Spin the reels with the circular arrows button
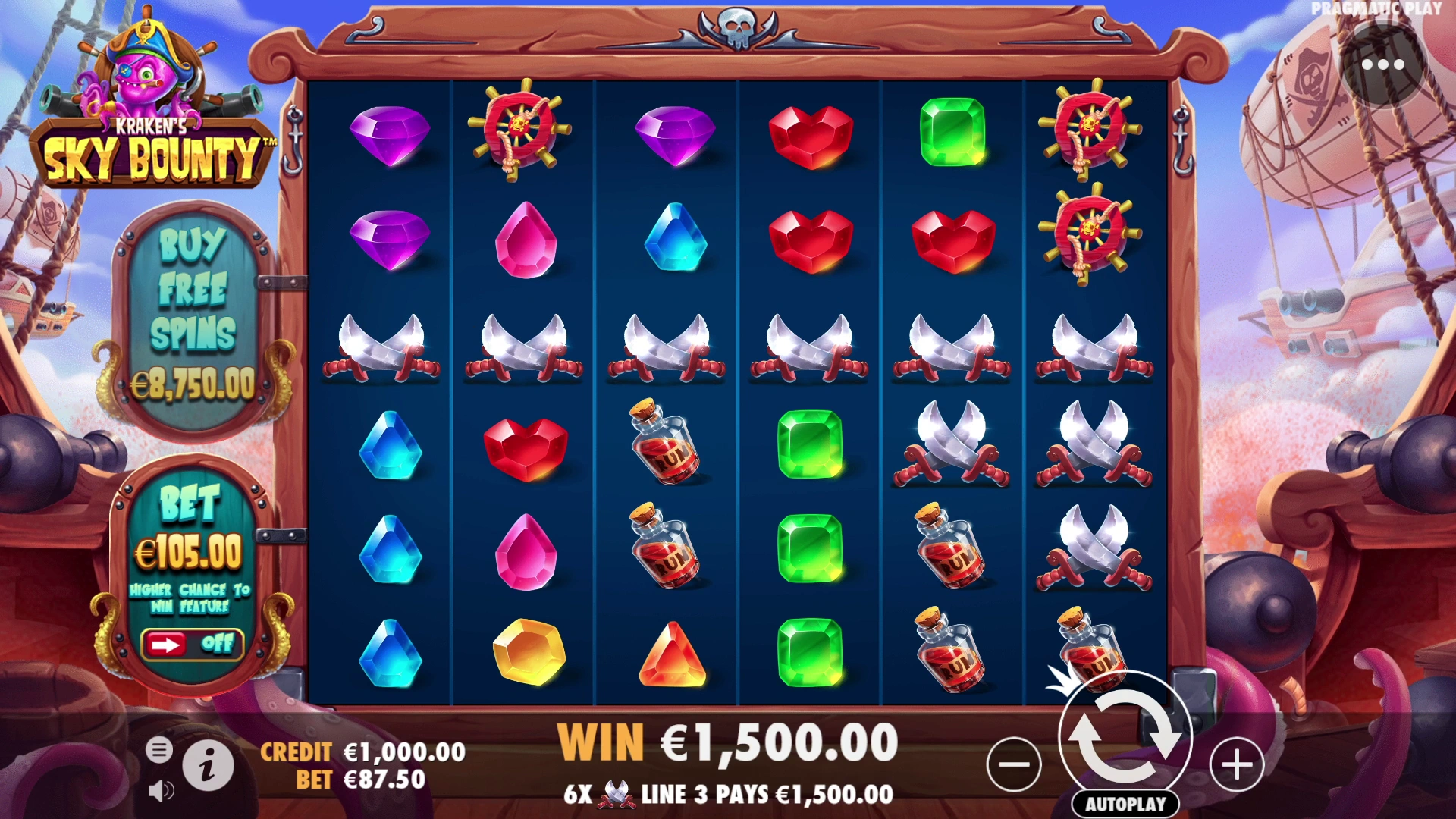This screenshot has width=1456, height=819. point(1125,736)
